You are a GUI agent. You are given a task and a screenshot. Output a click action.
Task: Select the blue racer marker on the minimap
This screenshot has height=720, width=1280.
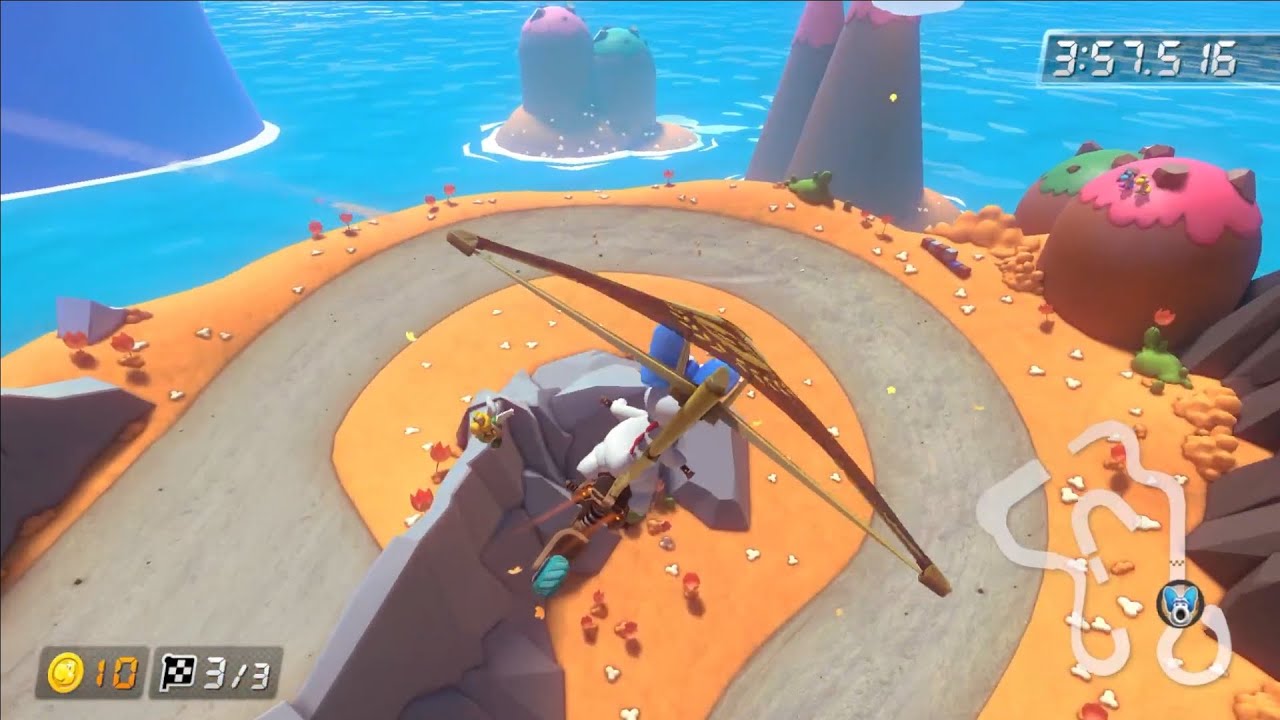tap(1180, 604)
